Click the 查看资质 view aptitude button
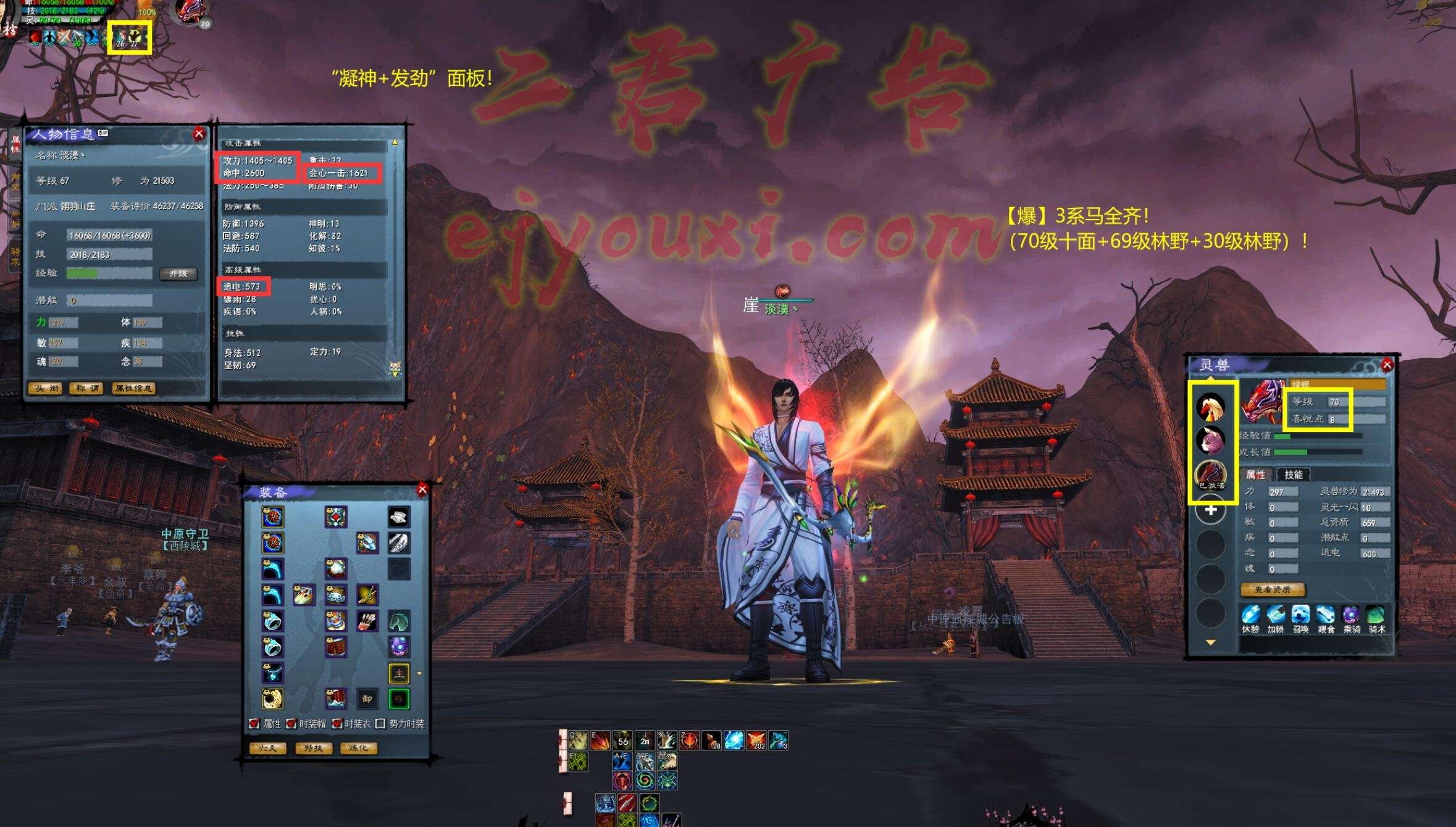Screen dimensions: 1456x827 [x=1273, y=589]
